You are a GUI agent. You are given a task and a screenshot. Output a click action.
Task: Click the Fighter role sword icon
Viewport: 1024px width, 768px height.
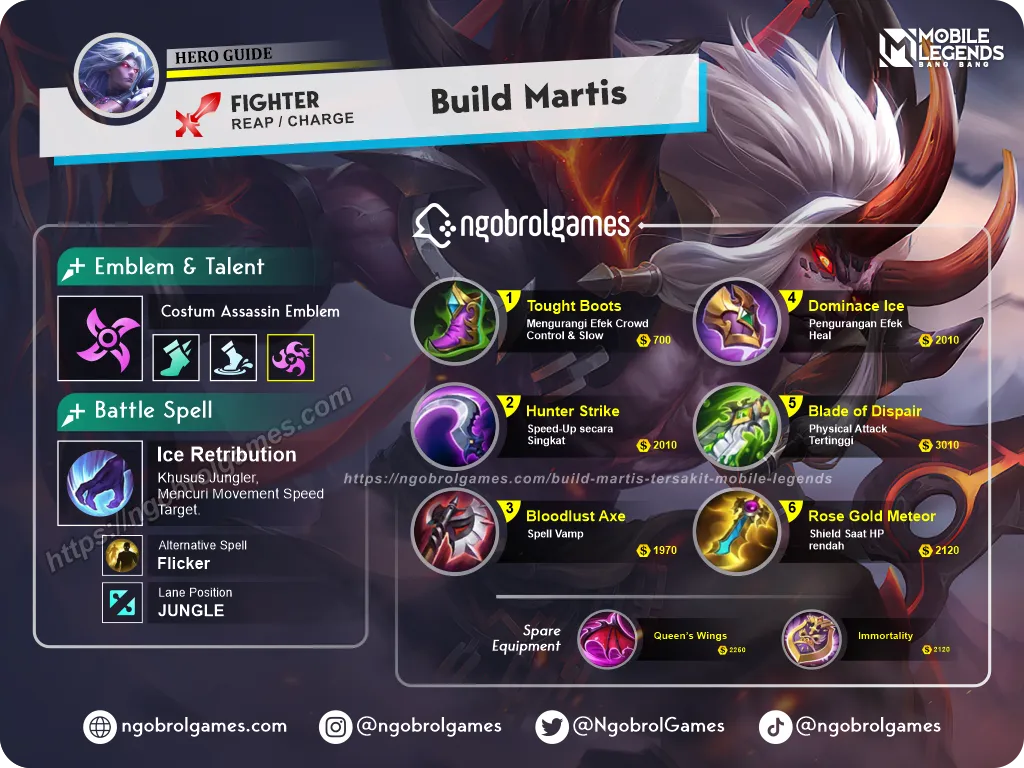pyautogui.click(x=197, y=113)
